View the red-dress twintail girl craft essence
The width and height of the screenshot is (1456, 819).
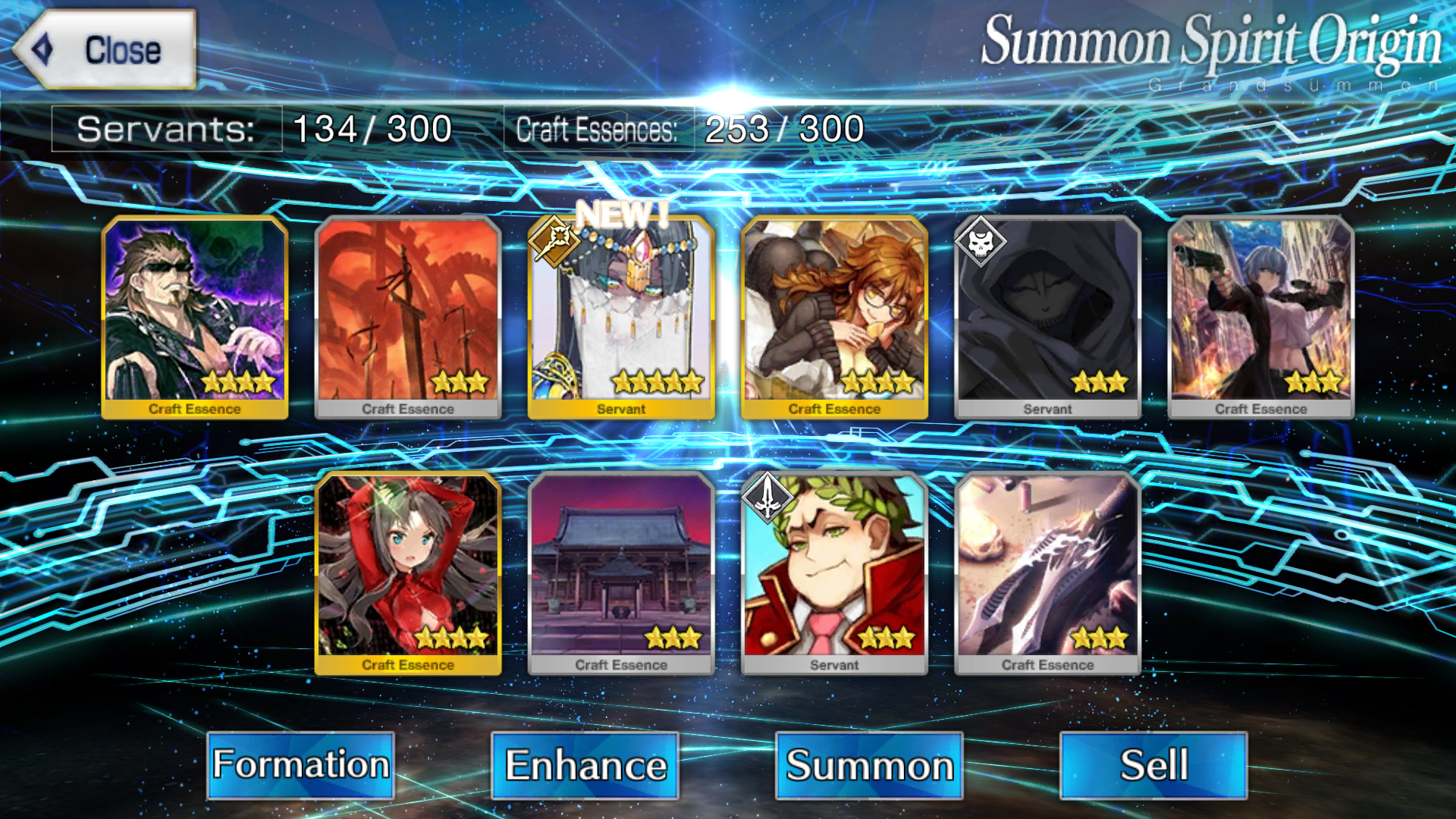pos(408,572)
